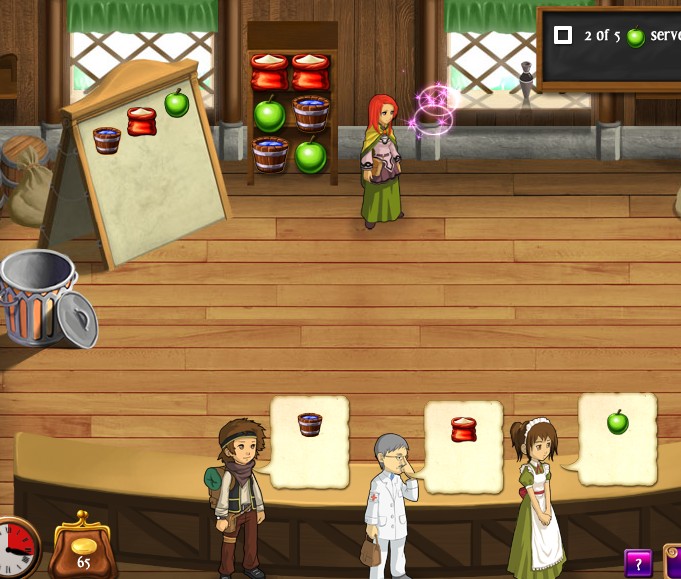The width and height of the screenshot is (681, 579).
Task: Pick the water bucket on the recipe signboard
Action: coord(107,140)
